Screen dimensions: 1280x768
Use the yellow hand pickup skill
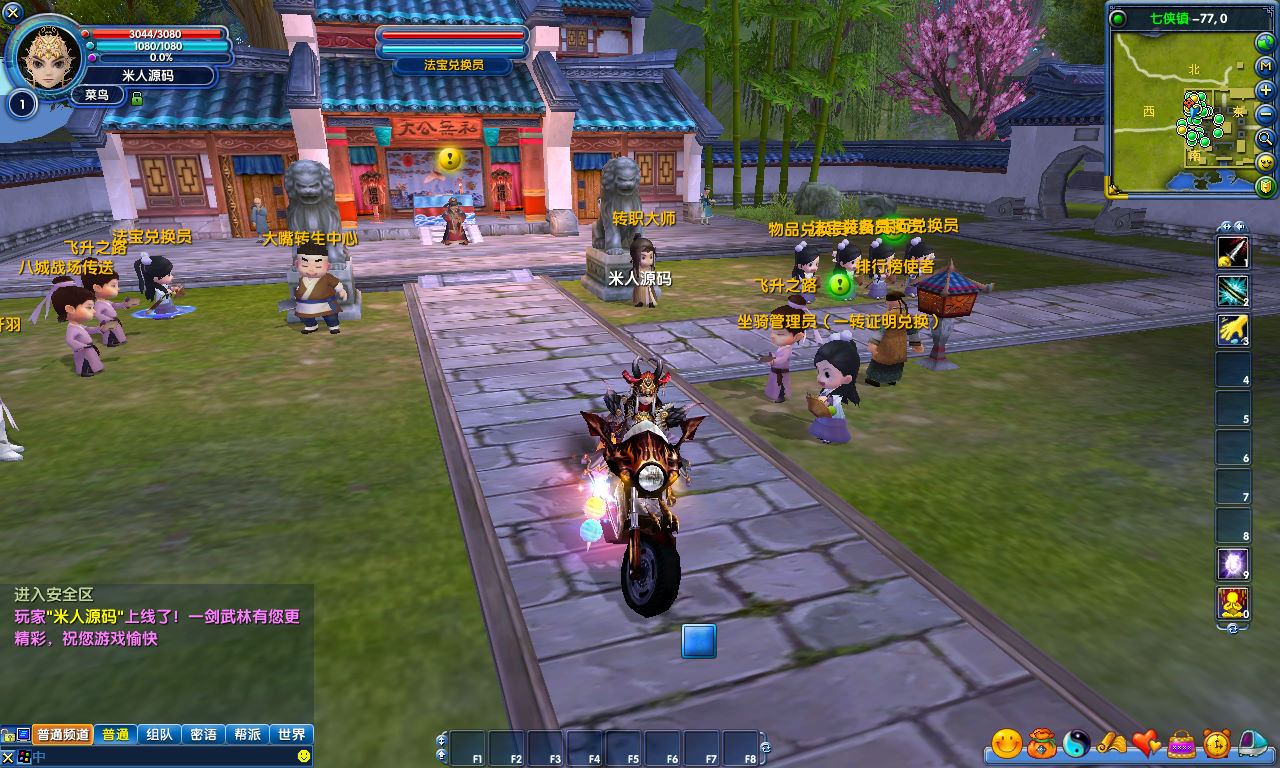[1232, 329]
